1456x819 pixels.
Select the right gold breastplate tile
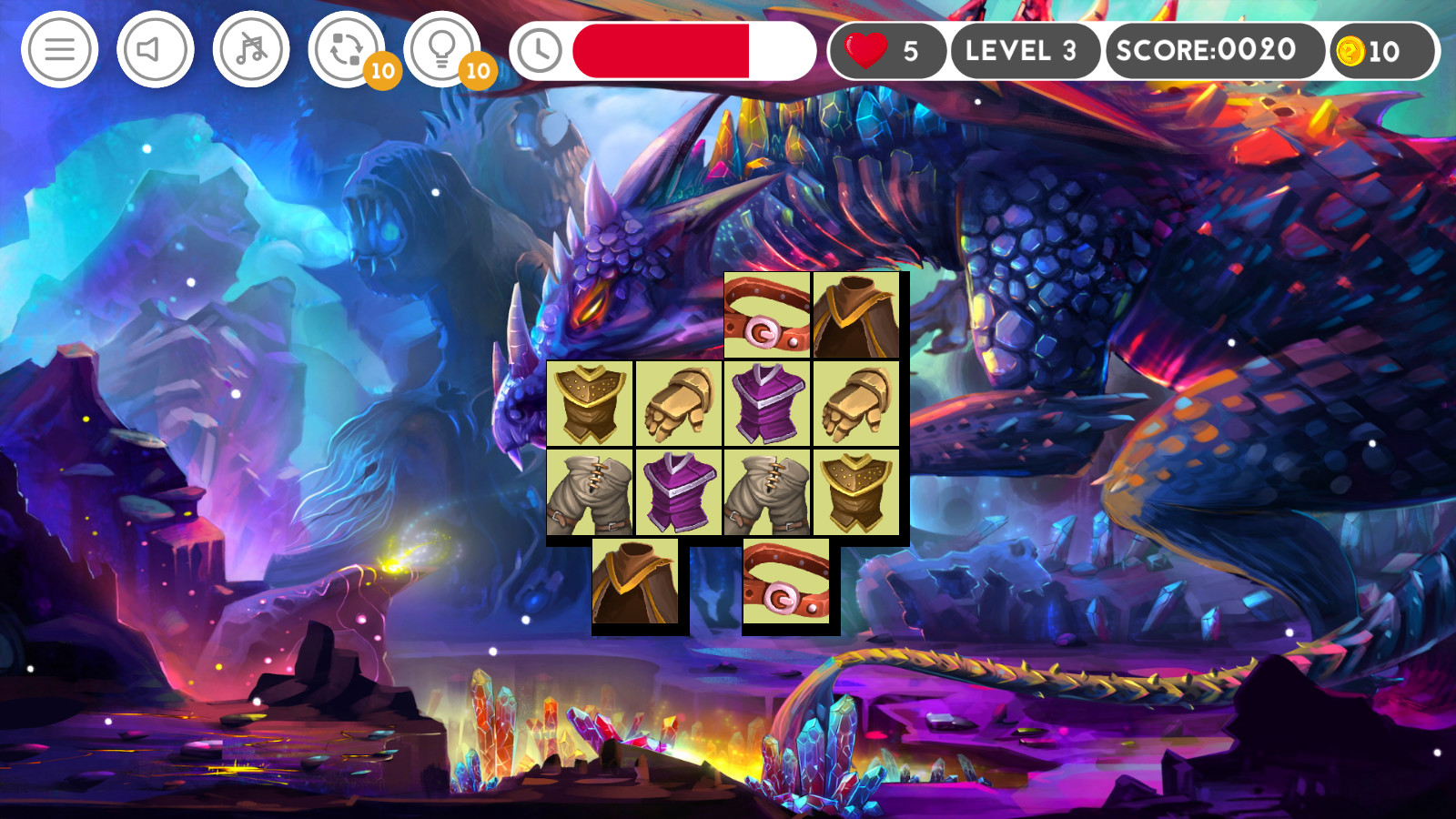pyautogui.click(x=855, y=492)
